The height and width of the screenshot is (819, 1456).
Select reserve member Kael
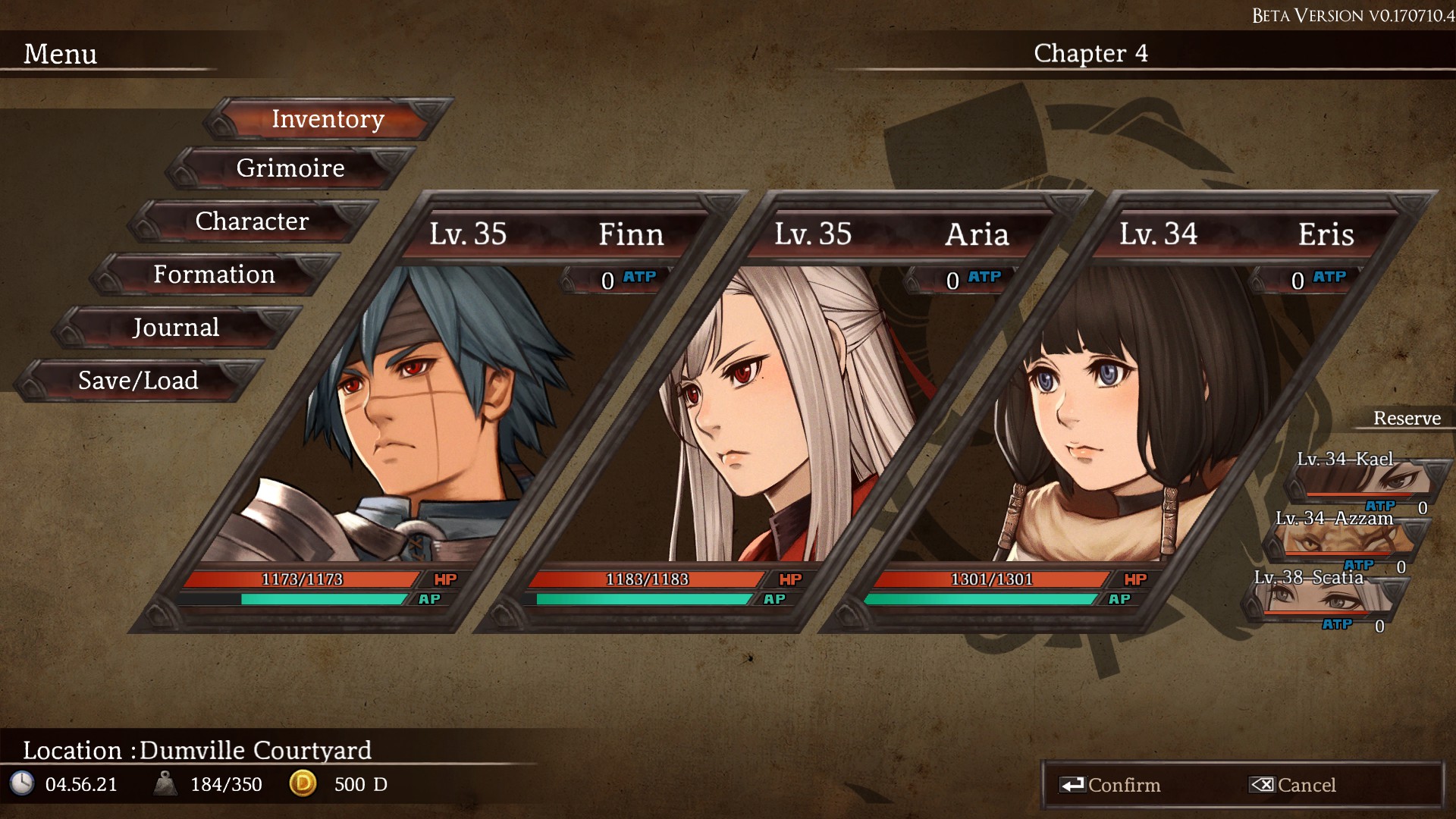[x=1365, y=478]
